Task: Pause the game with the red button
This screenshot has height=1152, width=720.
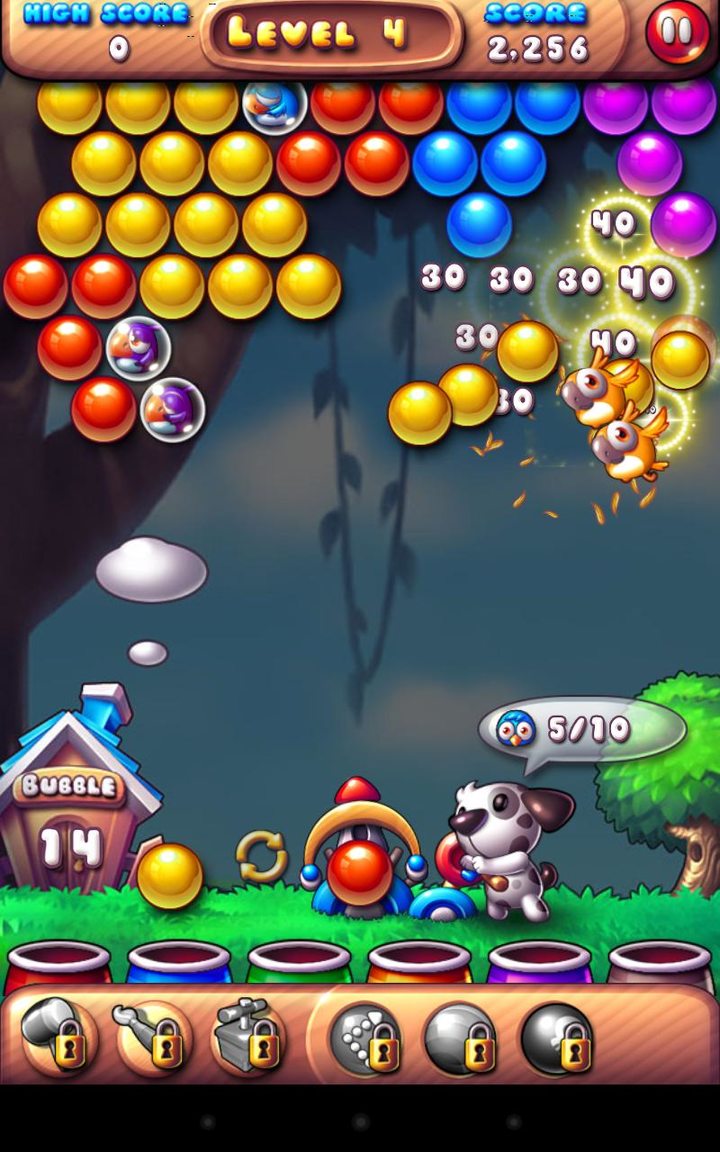Action: (x=677, y=32)
